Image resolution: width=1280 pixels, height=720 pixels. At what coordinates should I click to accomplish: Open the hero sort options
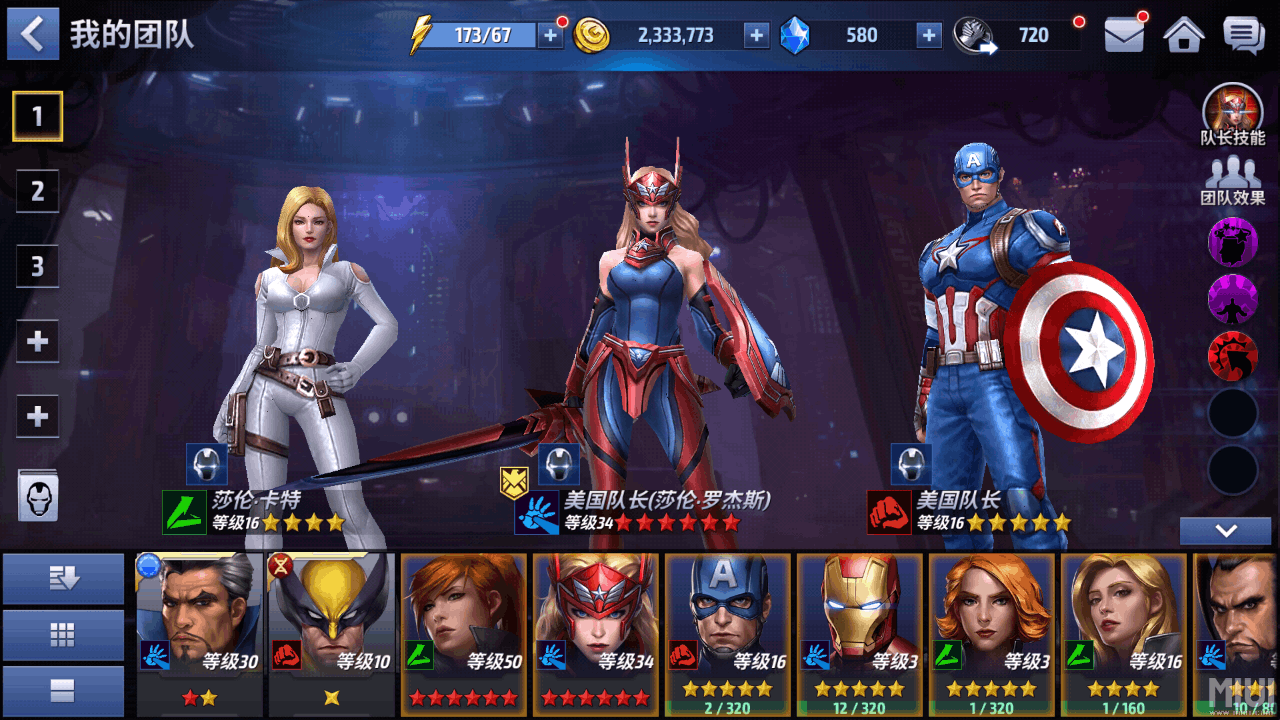(x=63, y=578)
